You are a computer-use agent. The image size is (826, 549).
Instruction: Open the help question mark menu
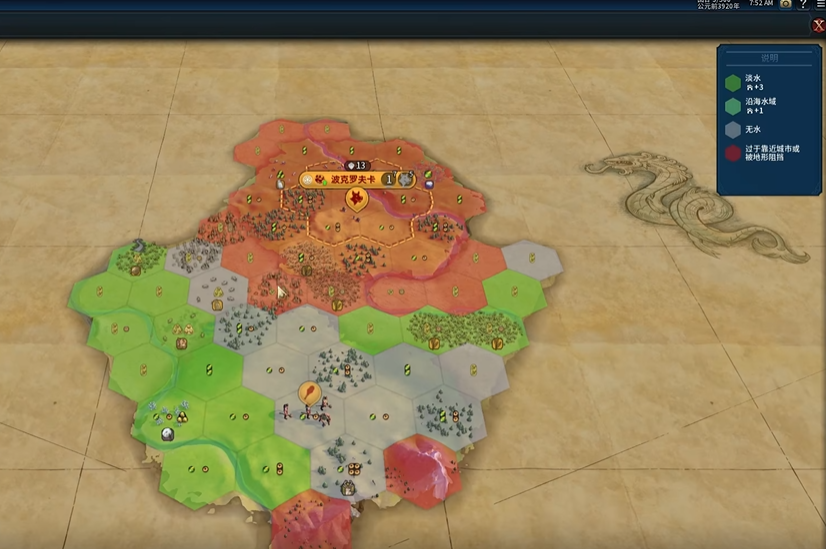click(x=802, y=4)
